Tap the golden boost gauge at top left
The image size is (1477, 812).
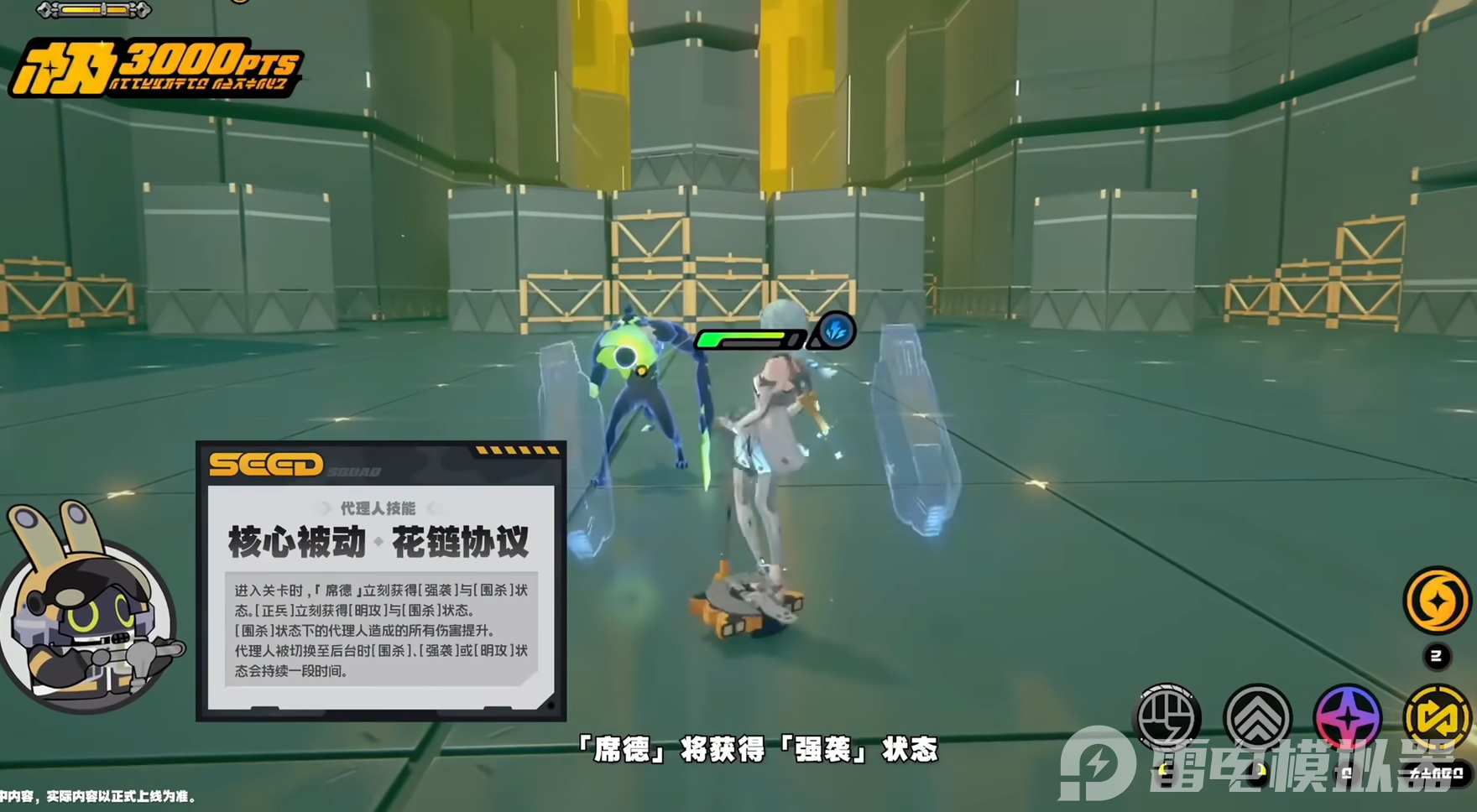click(x=92, y=12)
